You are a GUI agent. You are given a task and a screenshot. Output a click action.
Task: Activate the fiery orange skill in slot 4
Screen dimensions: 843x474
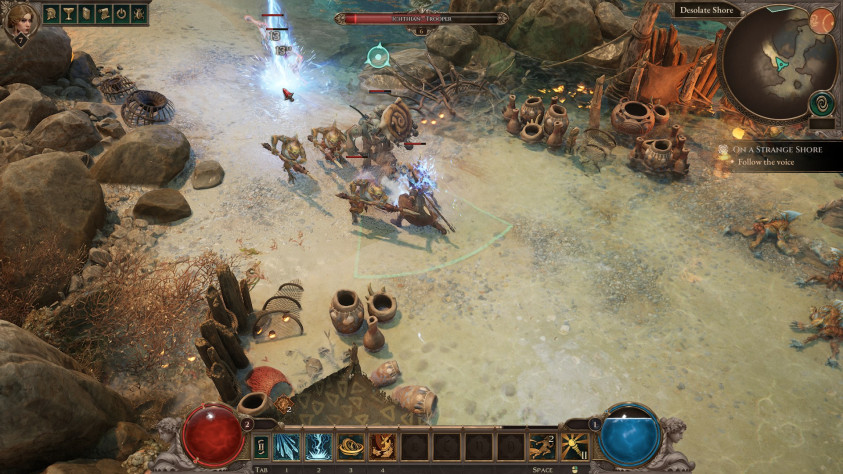pos(383,446)
